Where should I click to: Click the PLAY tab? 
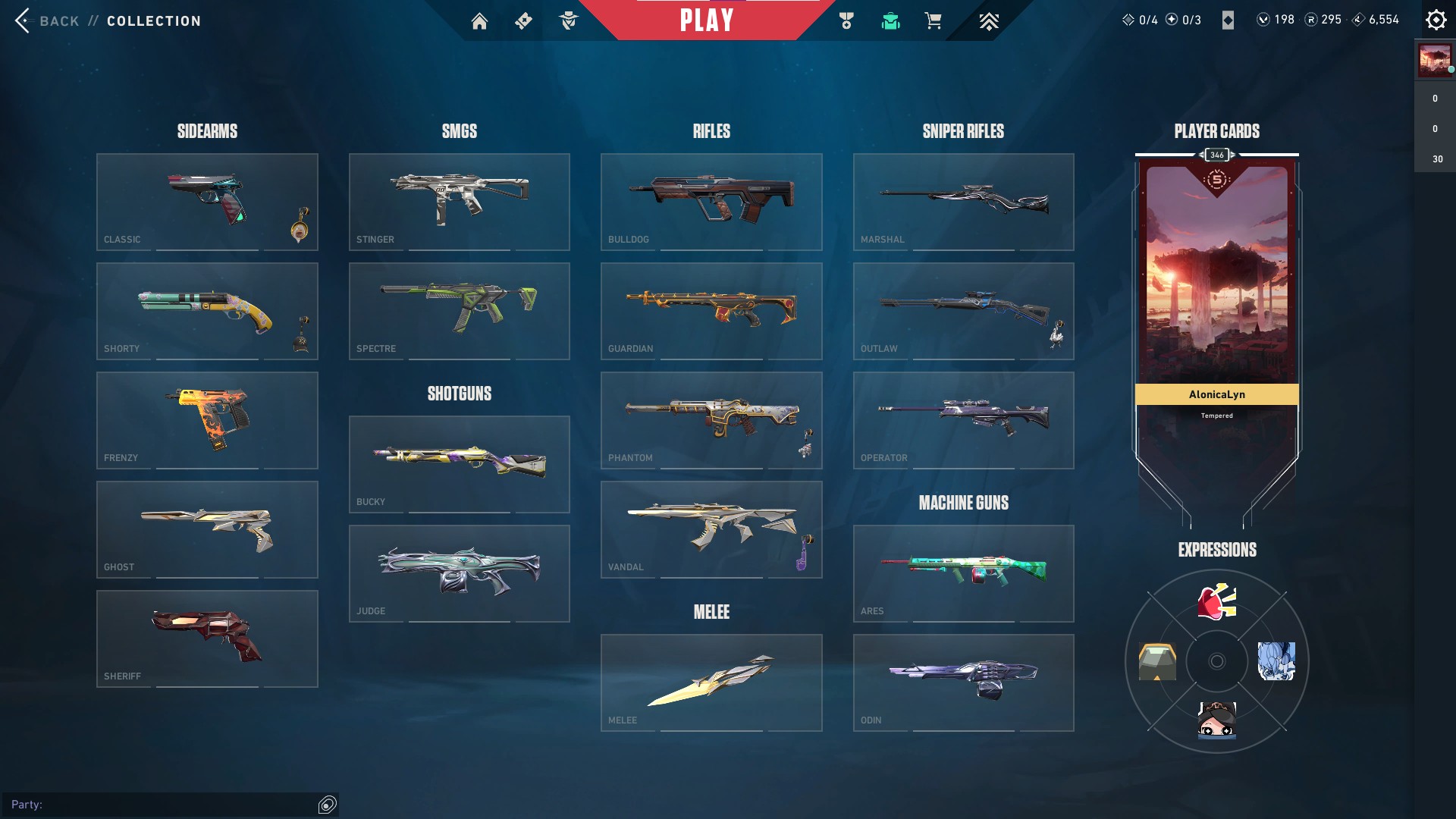click(x=707, y=20)
